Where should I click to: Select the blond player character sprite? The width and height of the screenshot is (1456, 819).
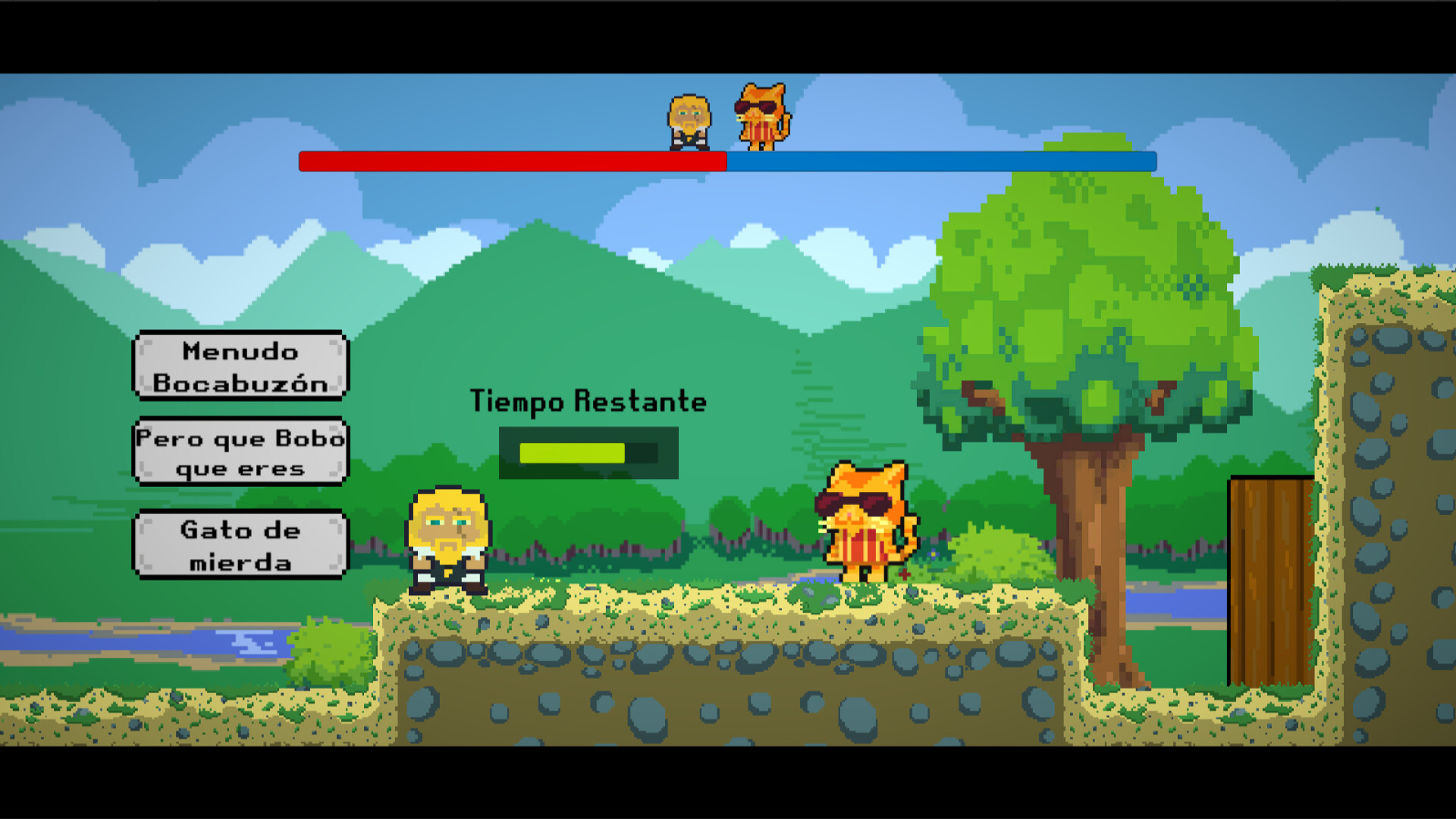click(449, 538)
